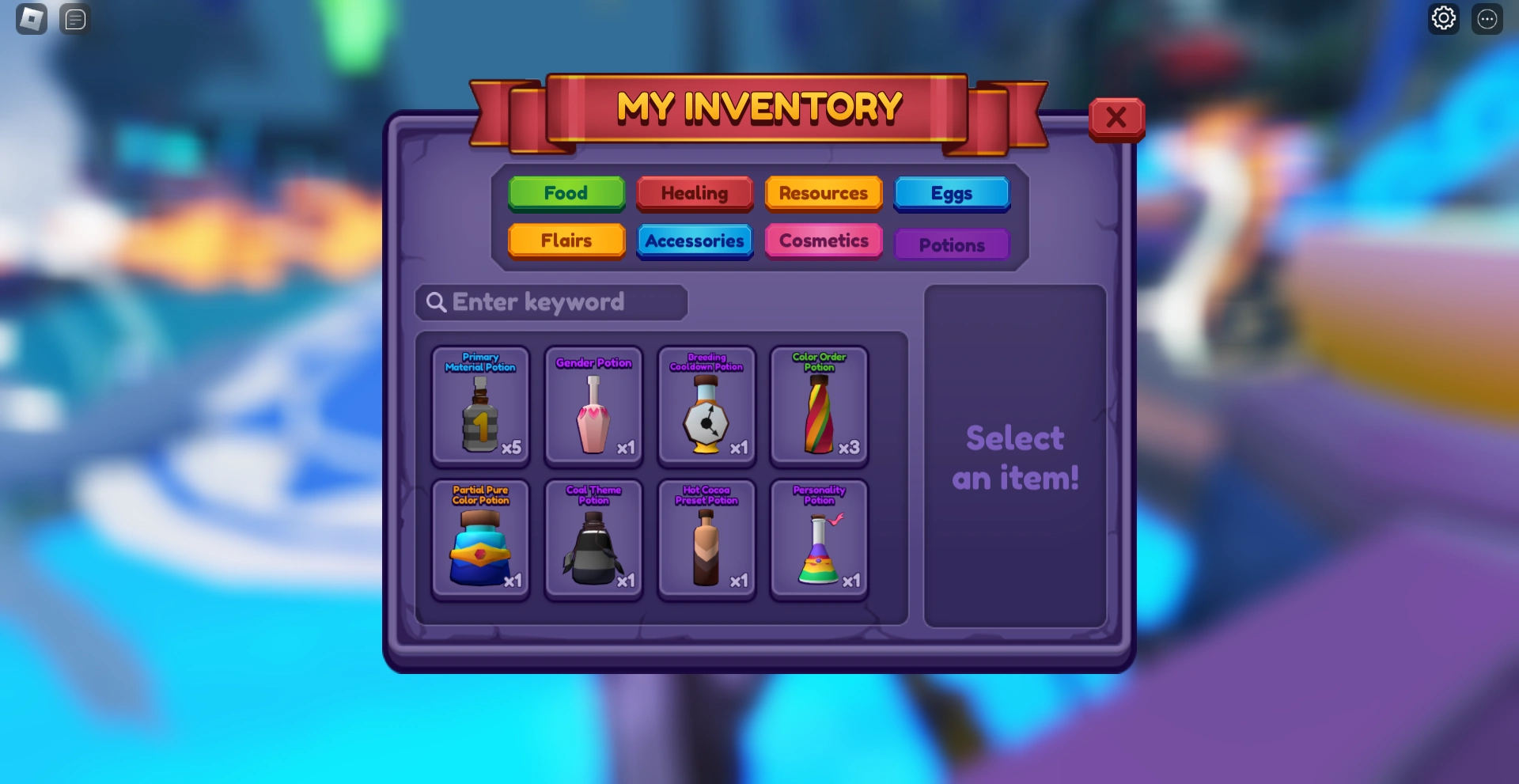Select the Partial Pure Color Potion
The height and width of the screenshot is (784, 1519).
pyautogui.click(x=479, y=542)
